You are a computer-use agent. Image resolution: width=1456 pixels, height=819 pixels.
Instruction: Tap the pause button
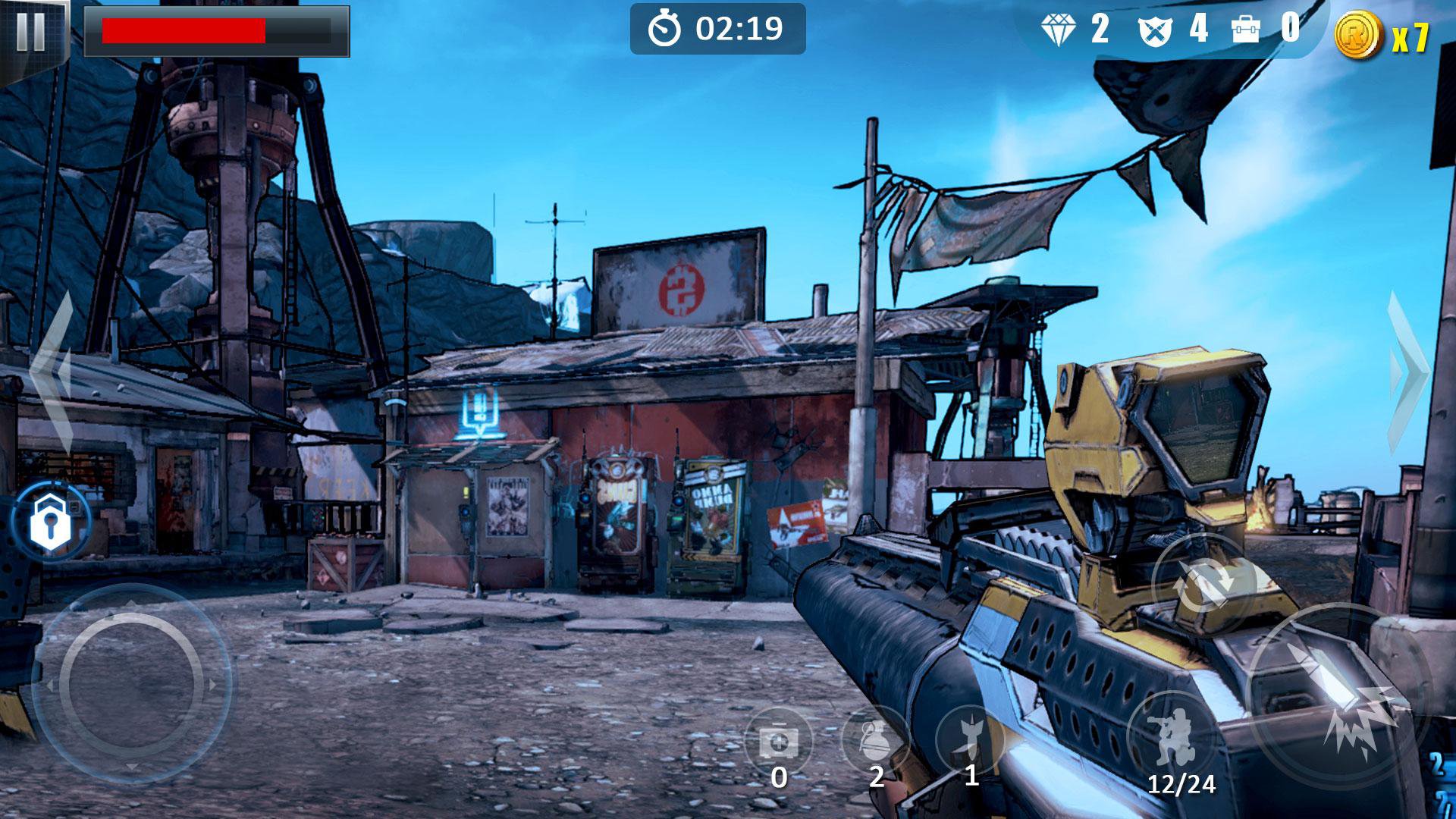[x=30, y=32]
